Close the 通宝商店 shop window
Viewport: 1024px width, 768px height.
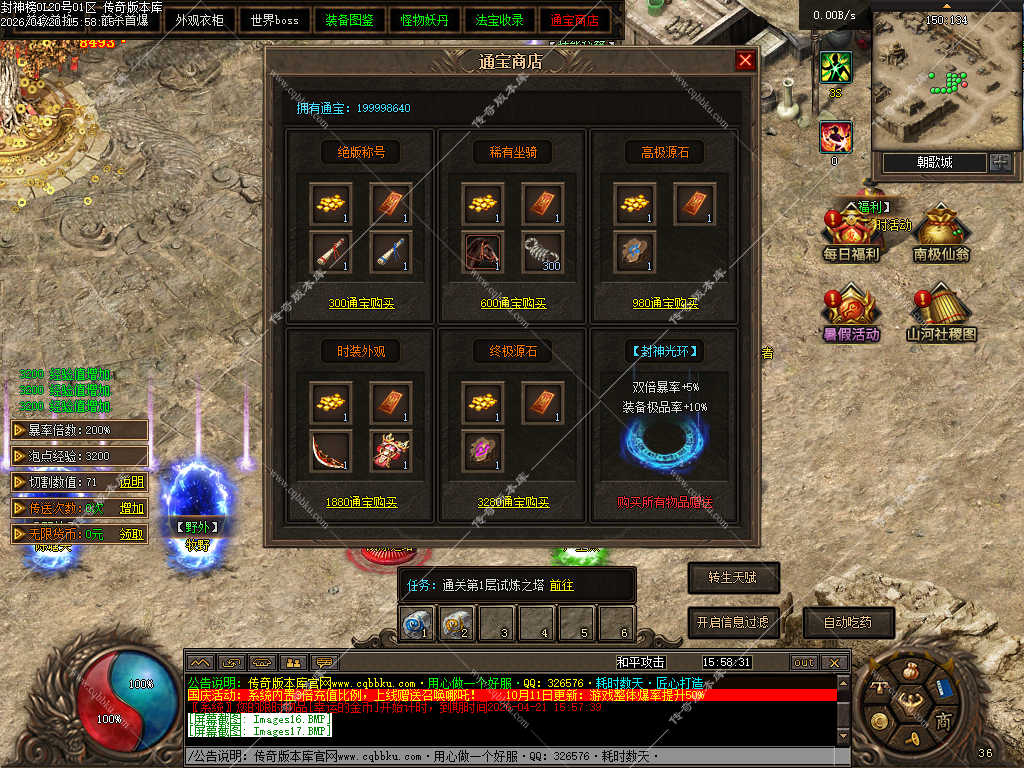click(x=745, y=61)
